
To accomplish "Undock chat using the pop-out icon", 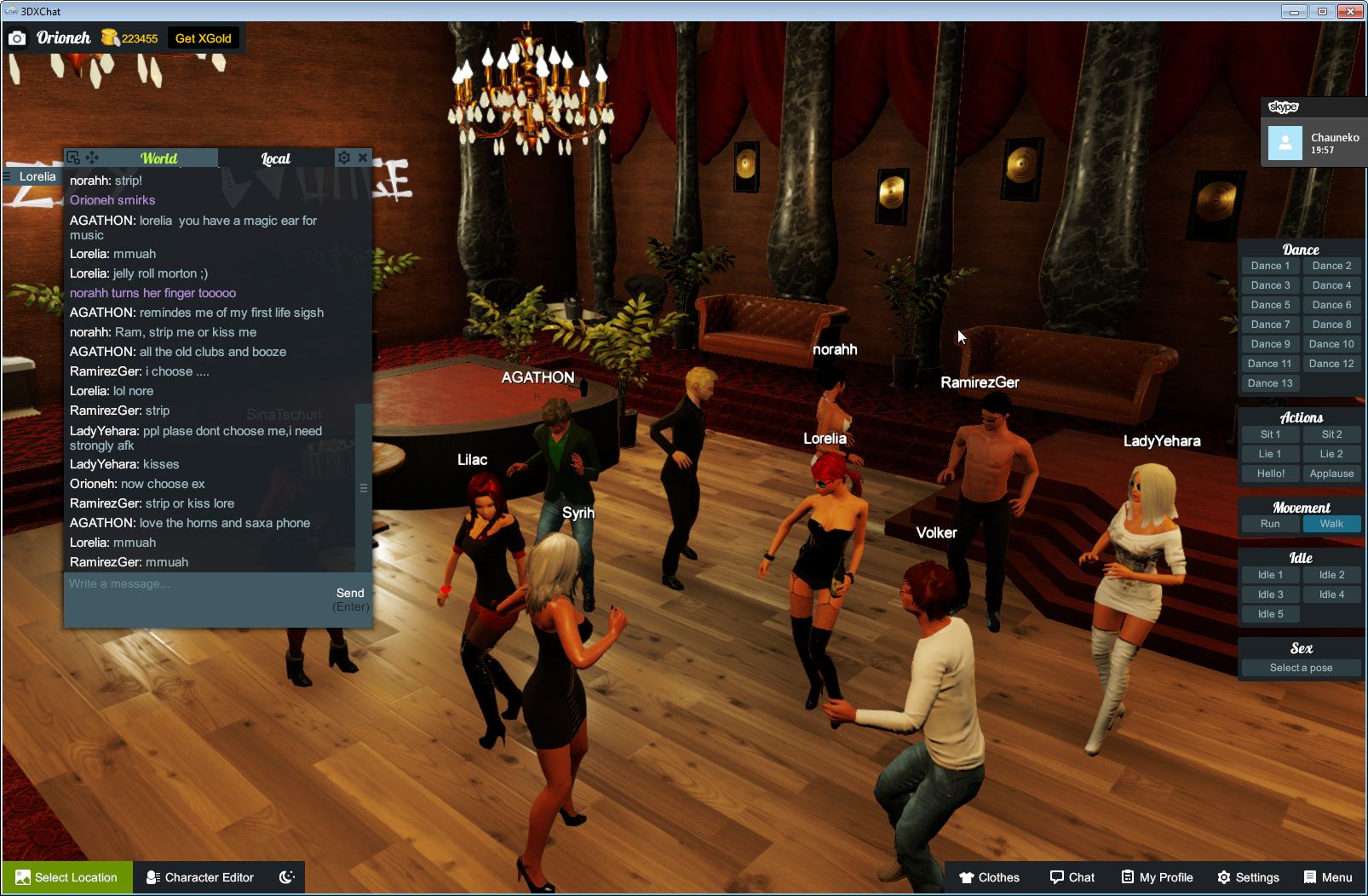I will [73, 157].
